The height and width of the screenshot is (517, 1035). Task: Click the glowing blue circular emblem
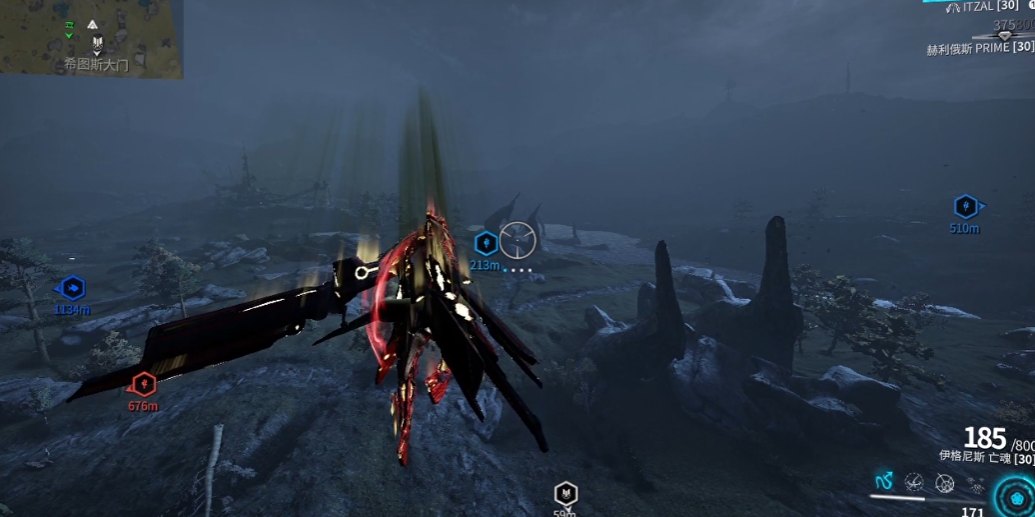click(1016, 497)
